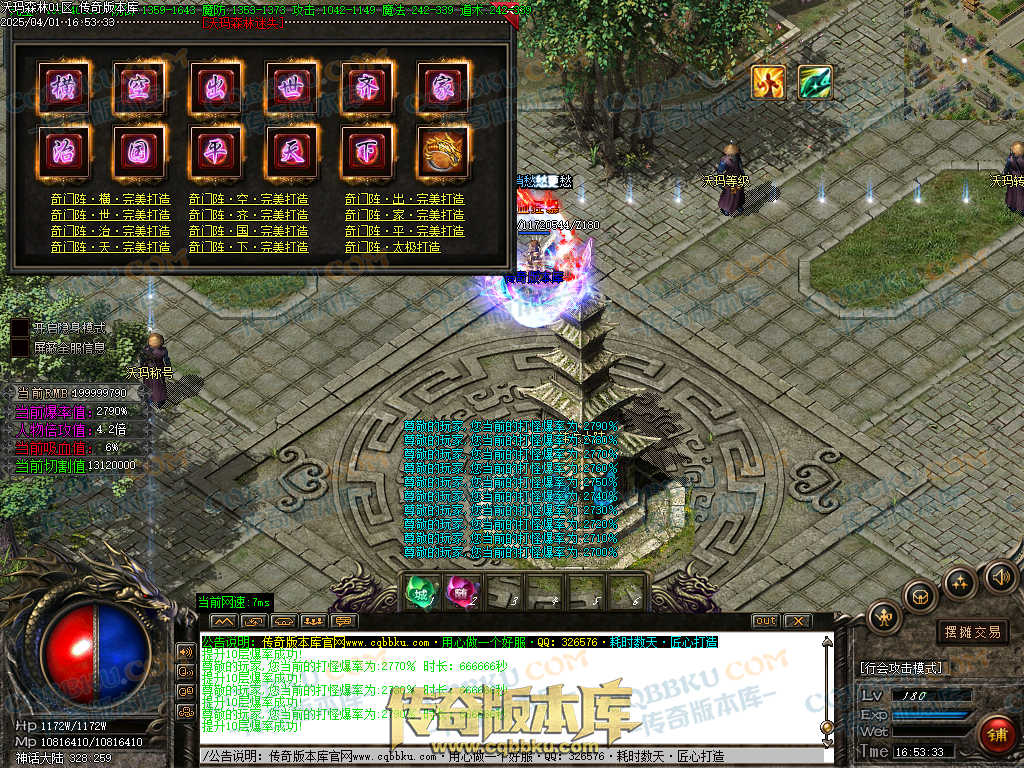Use the green 城 hotbar item
Image resolution: width=1024 pixels, height=768 pixels.
click(x=419, y=591)
